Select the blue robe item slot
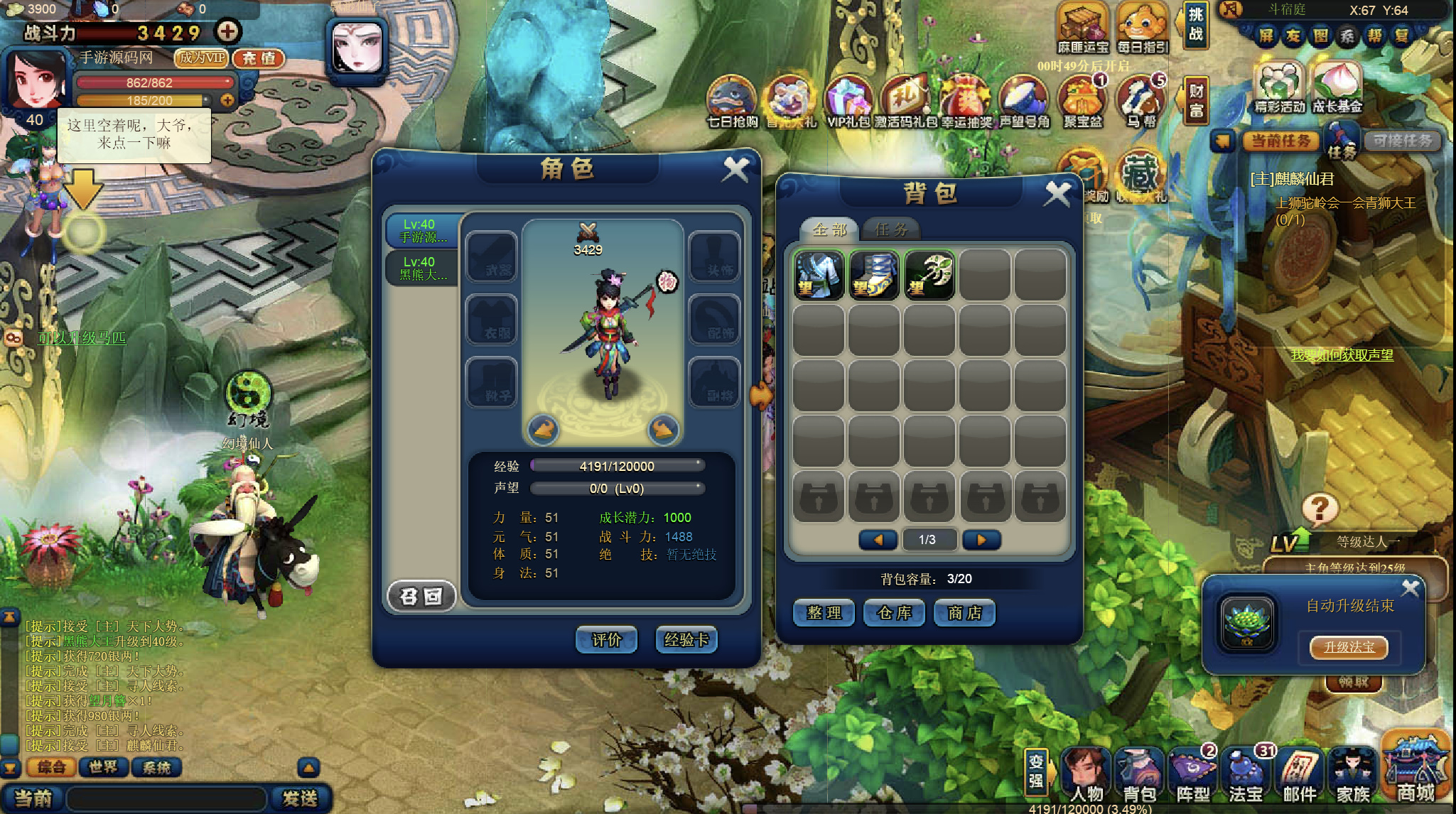 point(818,274)
